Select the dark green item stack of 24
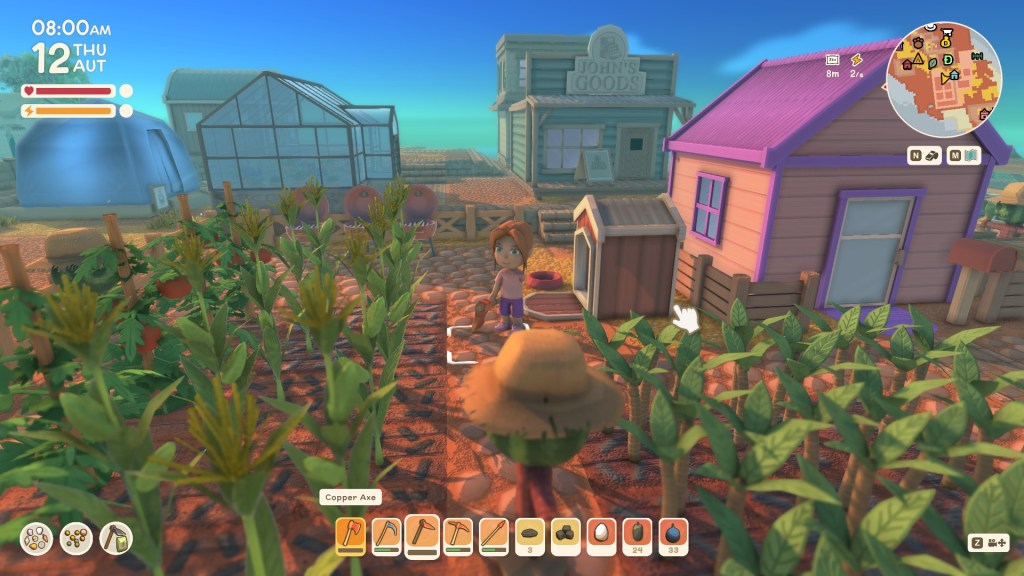Viewport: 1024px width, 576px height. click(638, 535)
